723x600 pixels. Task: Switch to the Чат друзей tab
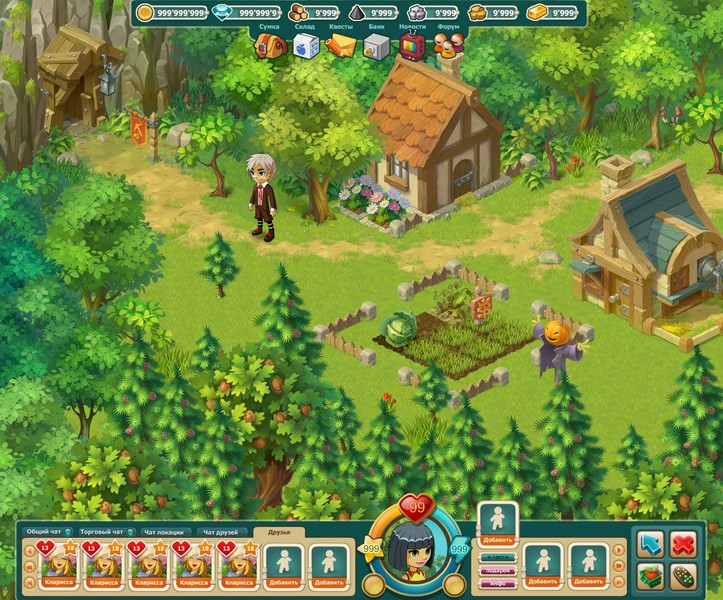coord(221,532)
